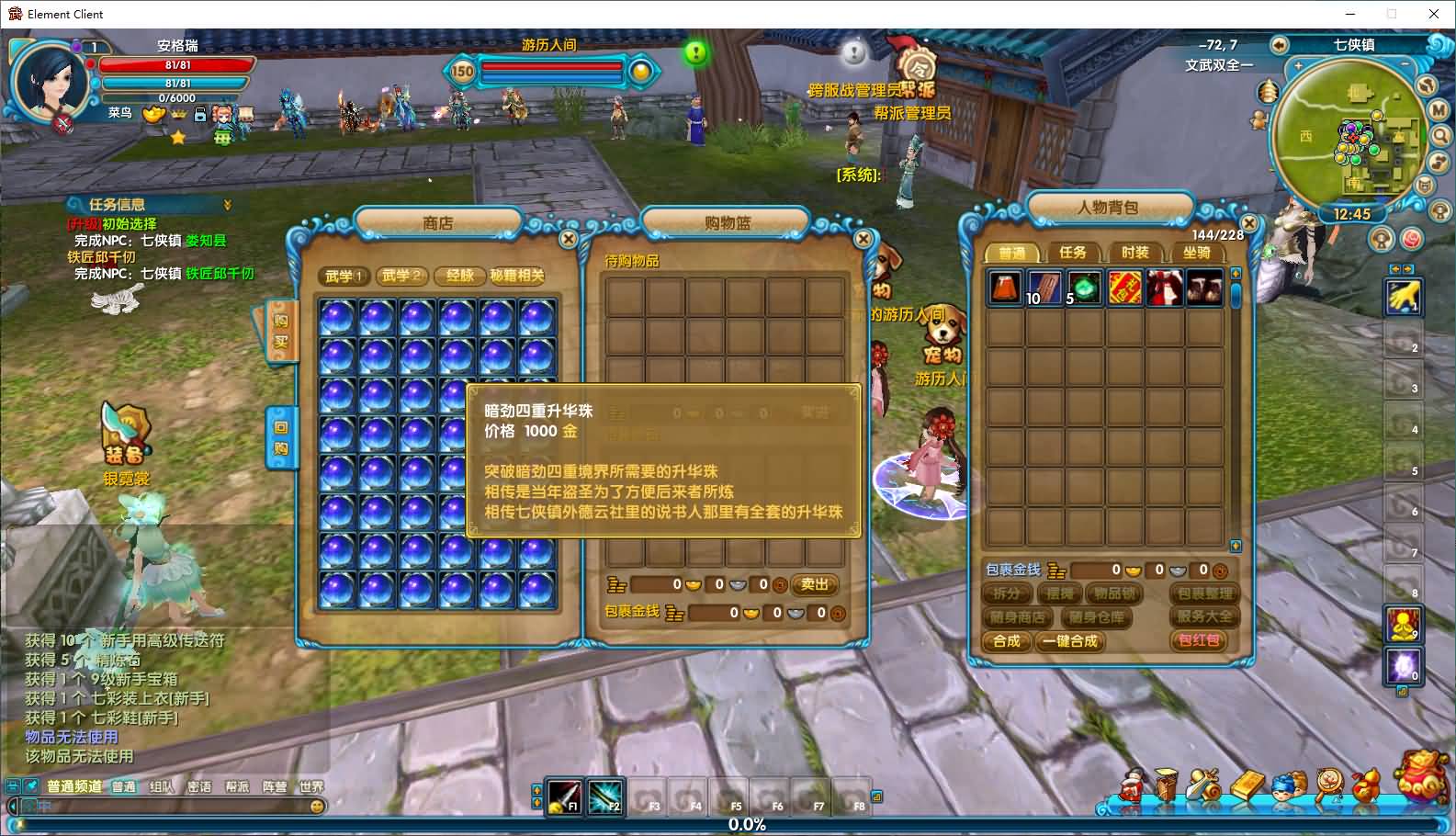
Task: Select the glove skill in hotkey slot 1
Action: tap(1404, 295)
